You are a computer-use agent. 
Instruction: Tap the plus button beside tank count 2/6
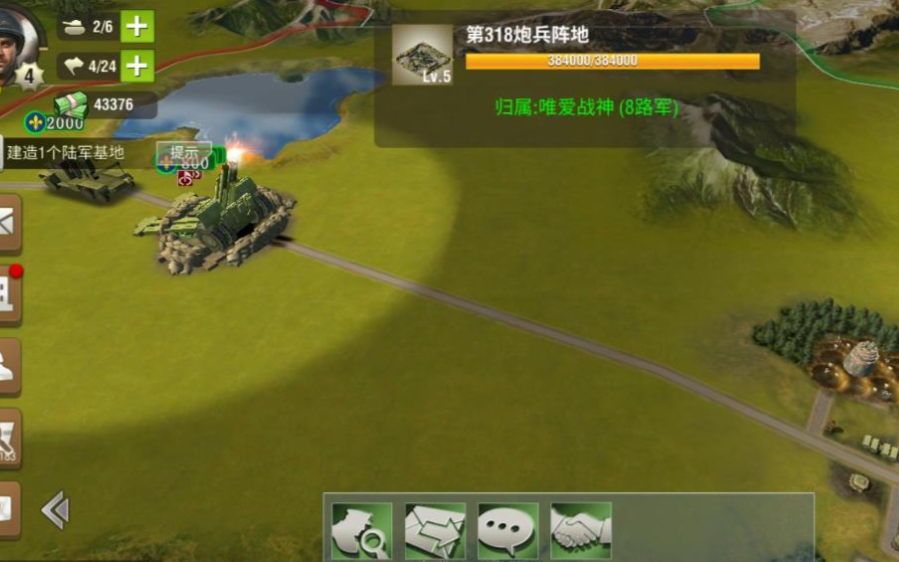coord(137,26)
